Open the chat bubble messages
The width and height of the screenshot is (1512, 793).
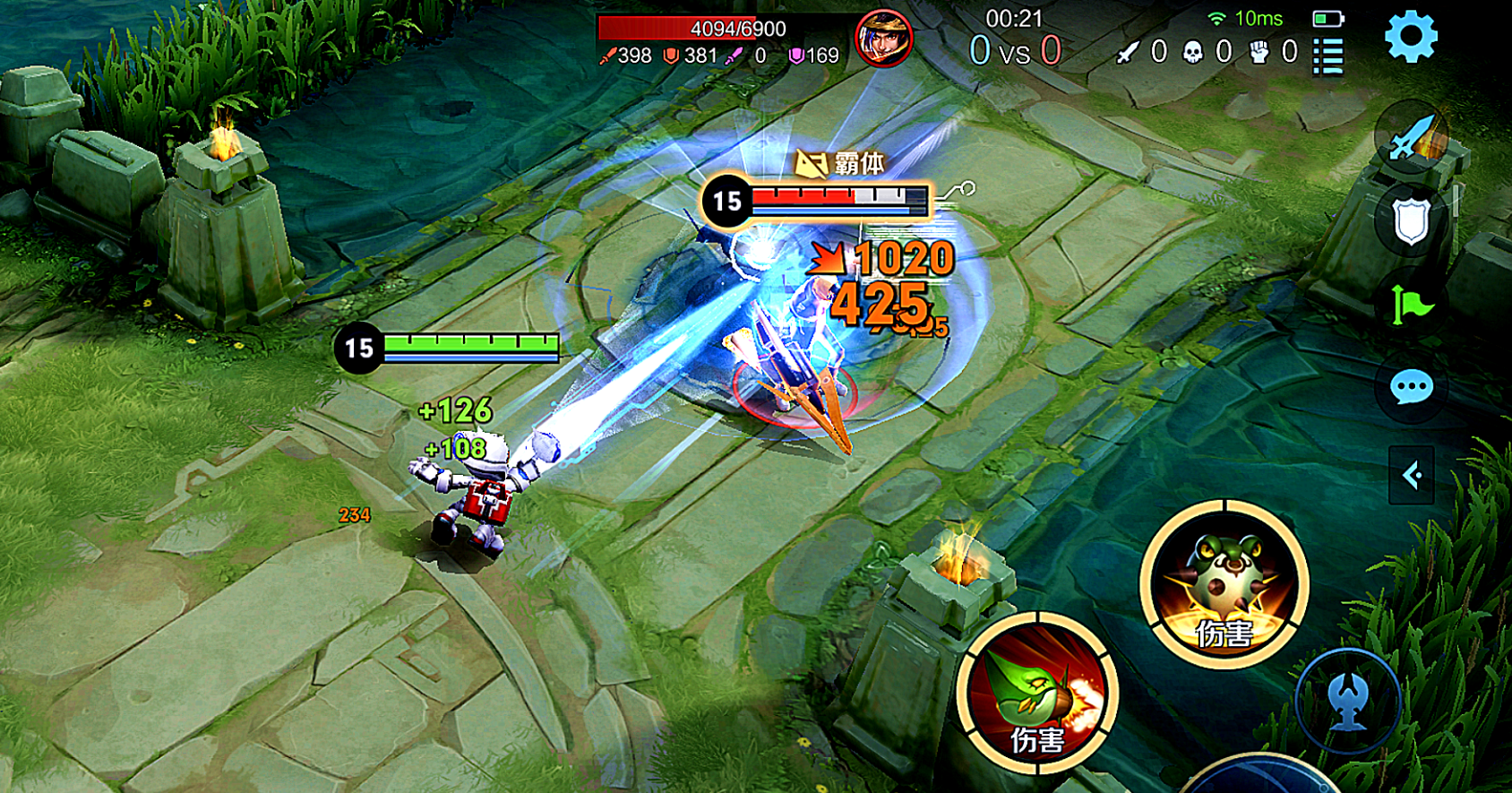pos(1412,388)
